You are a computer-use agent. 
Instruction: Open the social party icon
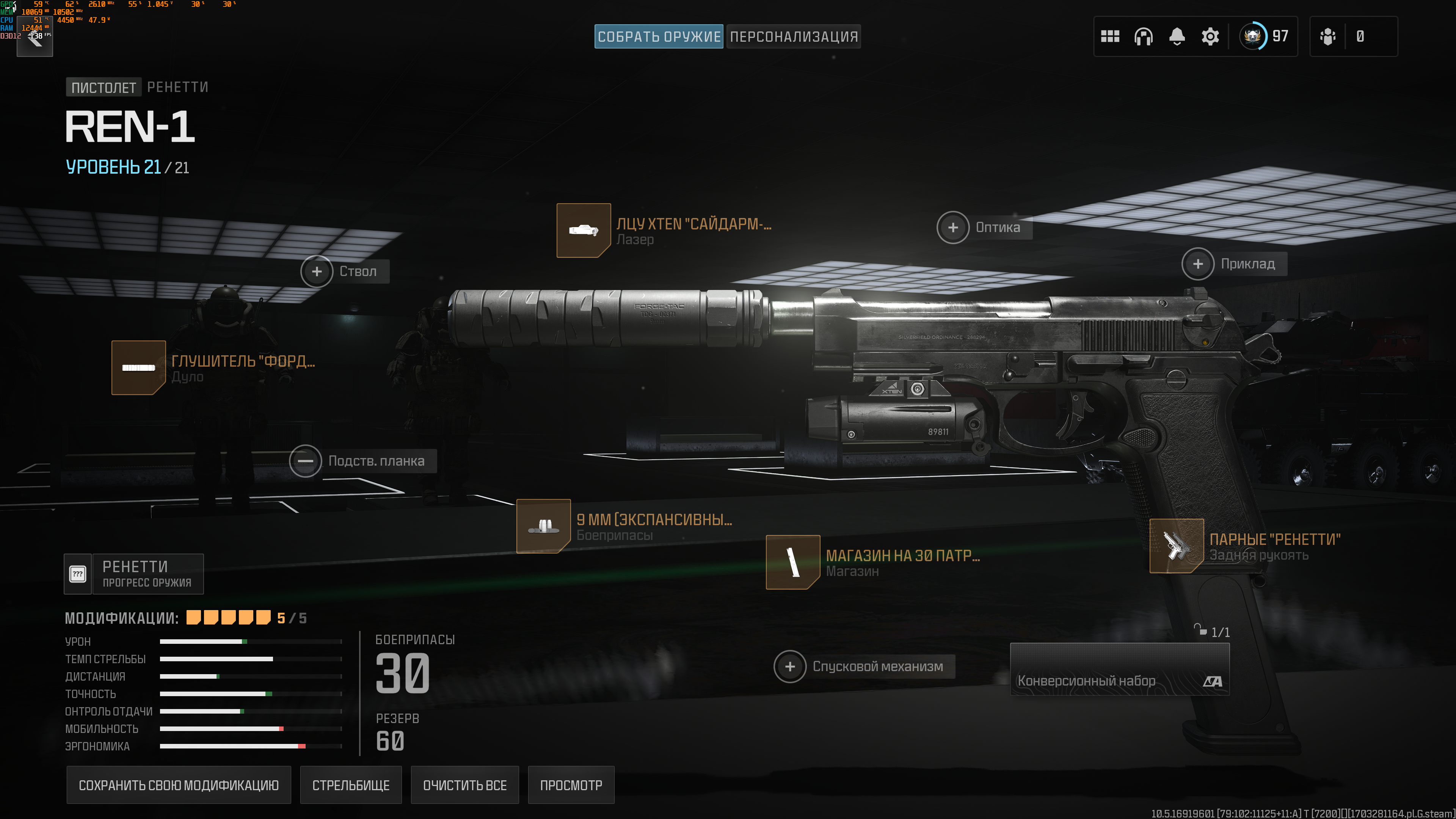pyautogui.click(x=1327, y=37)
